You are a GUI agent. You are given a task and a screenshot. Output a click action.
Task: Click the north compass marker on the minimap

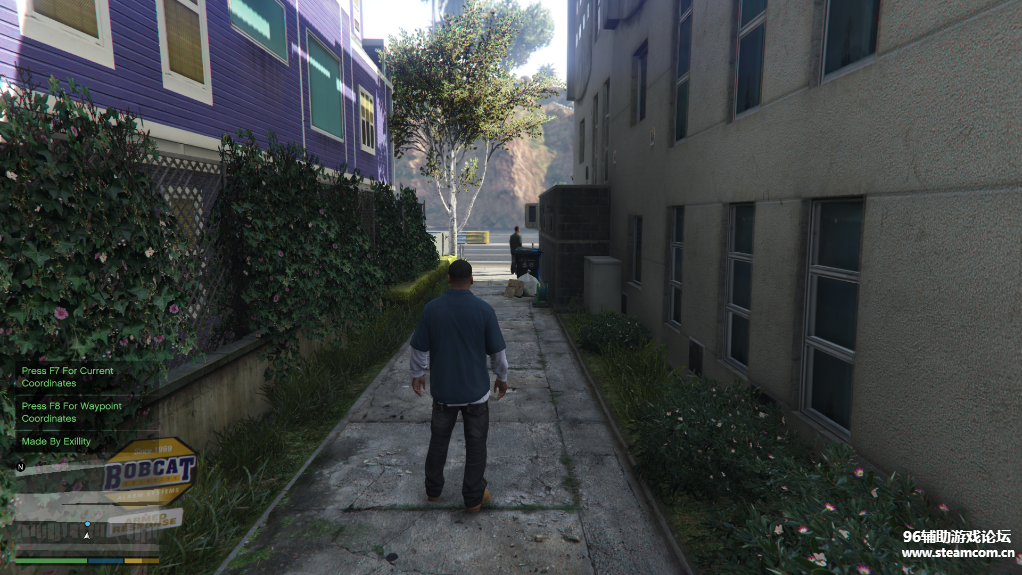point(20,466)
